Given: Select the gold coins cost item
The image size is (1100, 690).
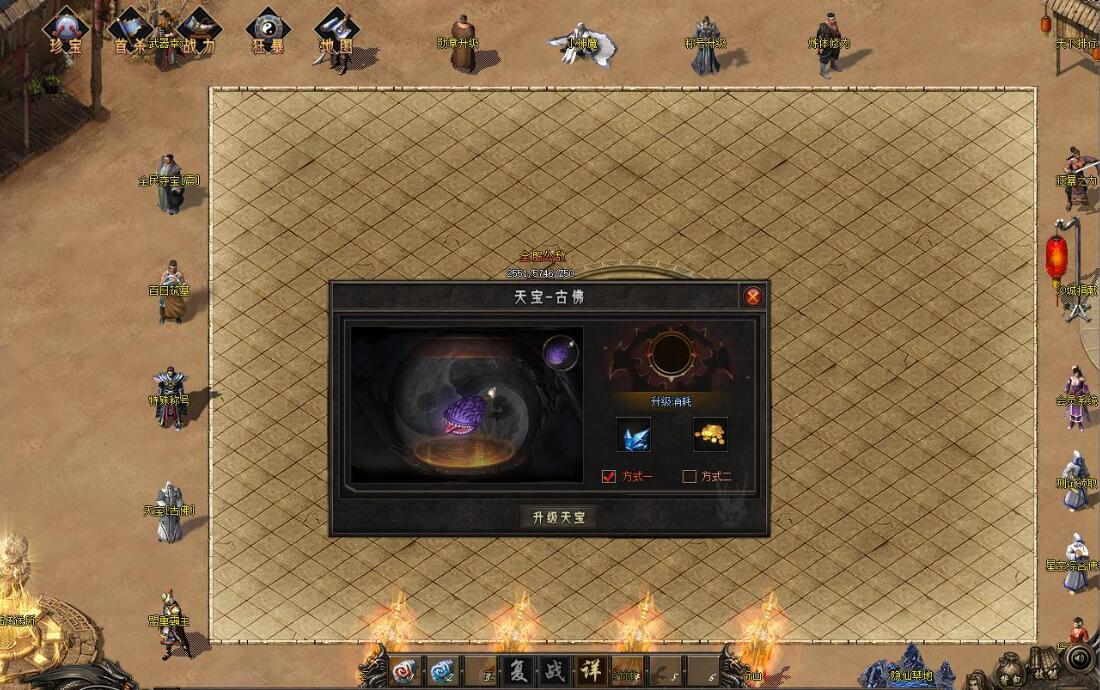Looking at the screenshot, I should coord(710,434).
